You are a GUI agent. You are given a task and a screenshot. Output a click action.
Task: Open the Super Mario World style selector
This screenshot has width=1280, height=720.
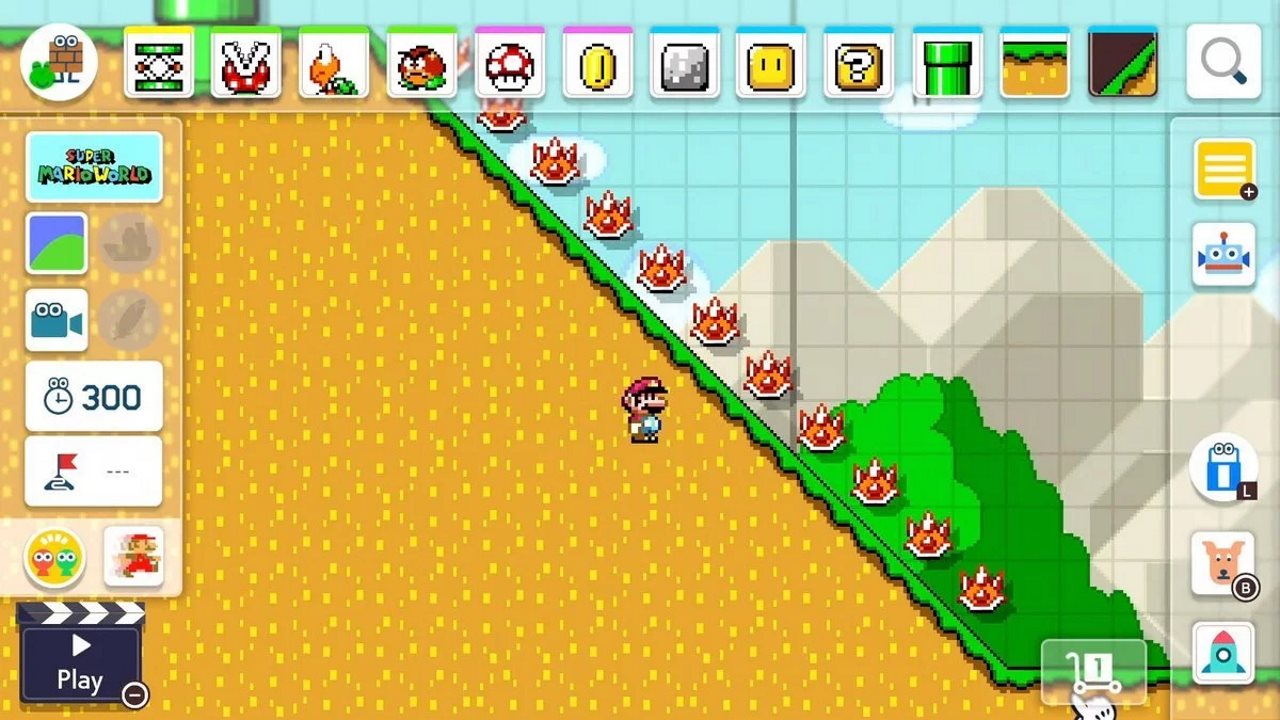[x=95, y=165]
